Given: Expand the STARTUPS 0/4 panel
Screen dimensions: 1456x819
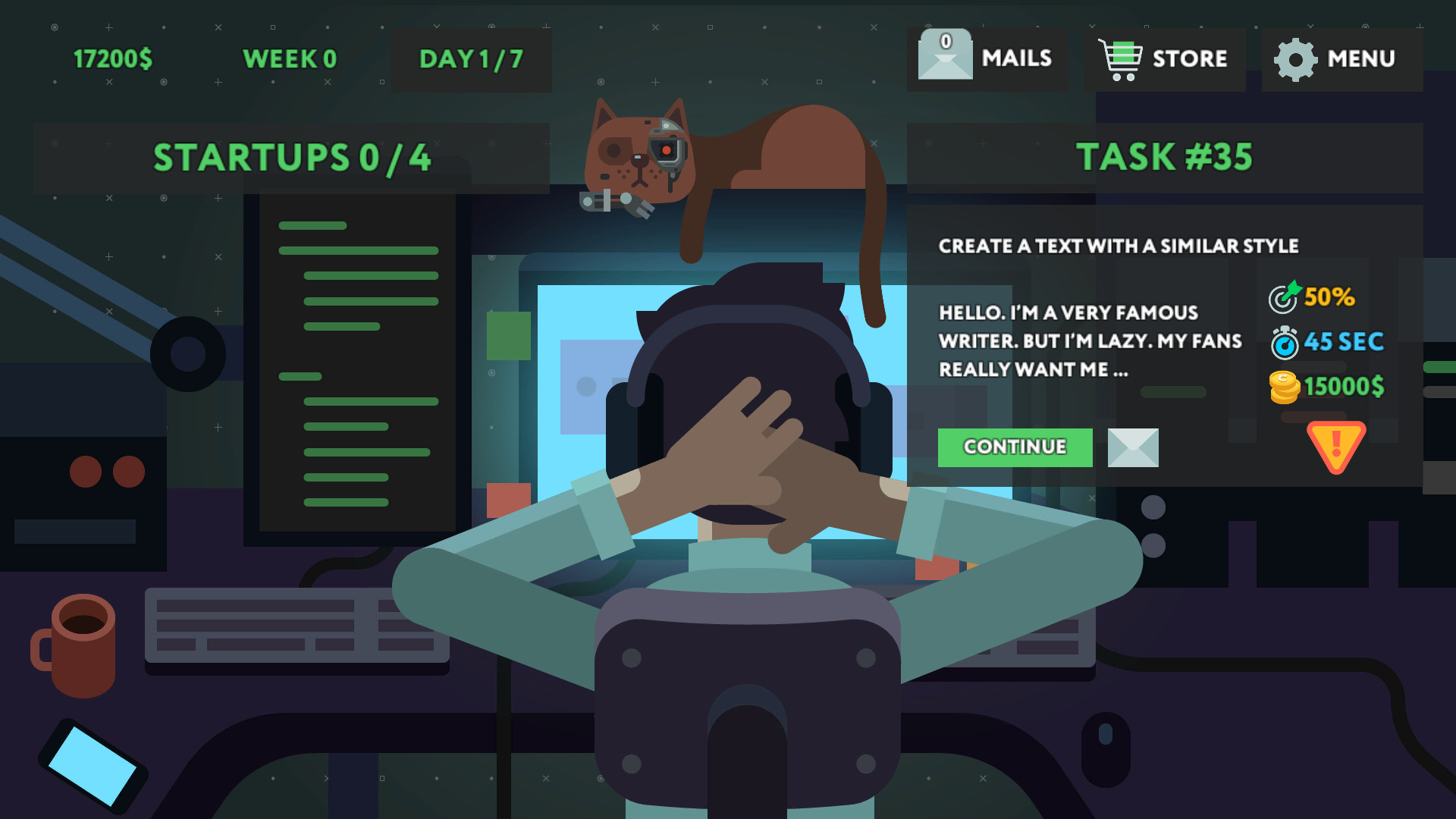Looking at the screenshot, I should tap(293, 157).
